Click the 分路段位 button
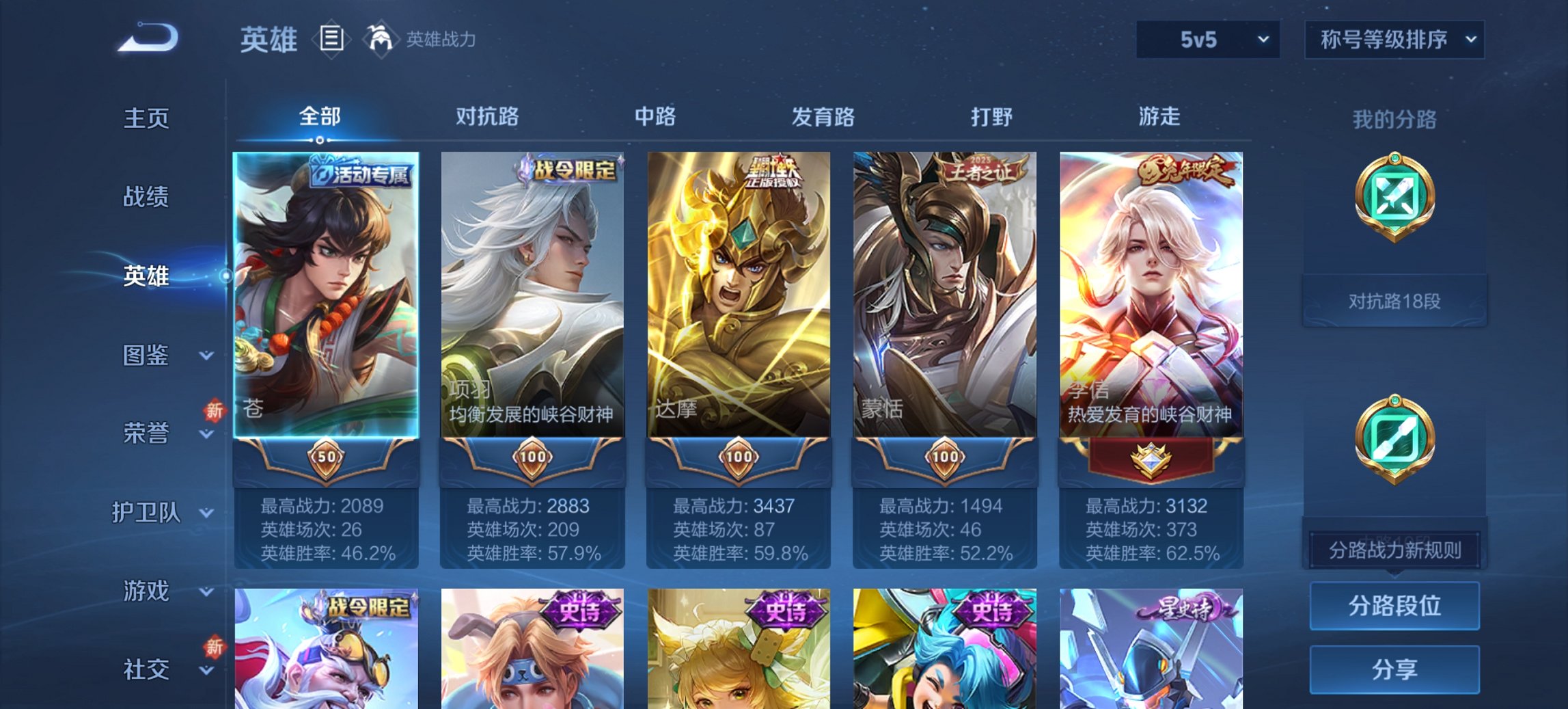This screenshot has height=709, width=1568. point(1394,605)
